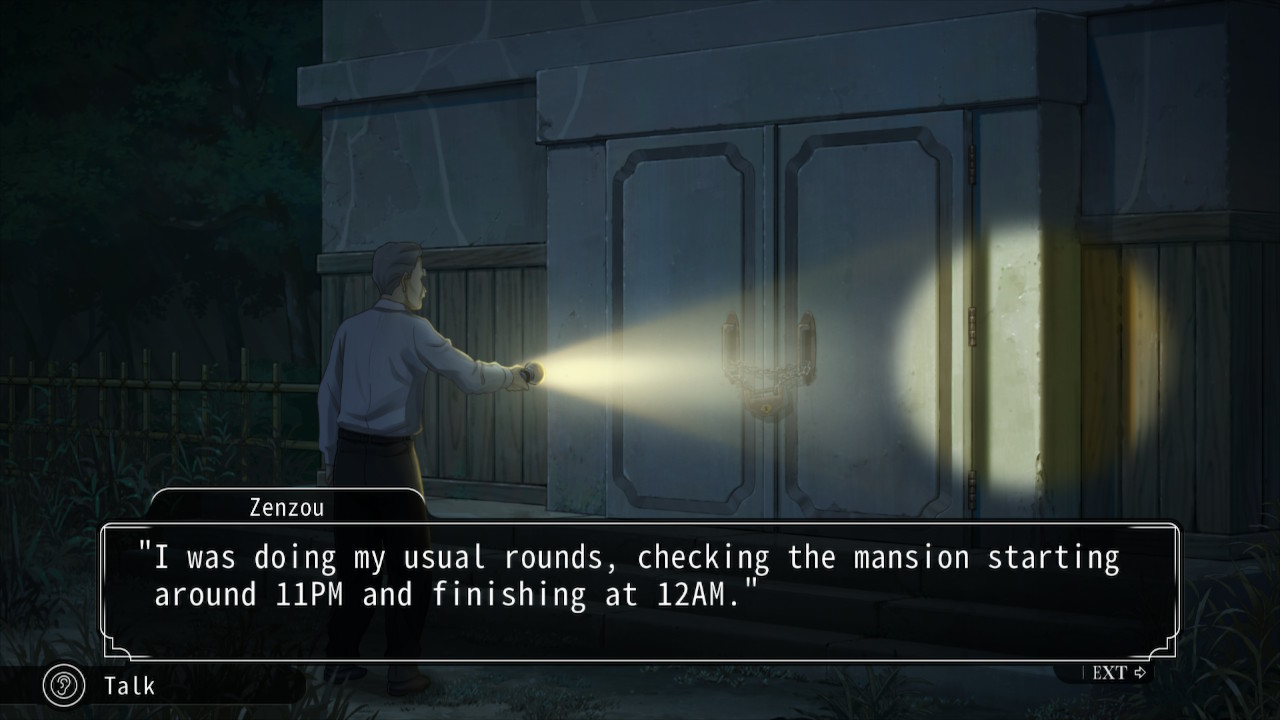Select the Talk command
This screenshot has height=720, width=1280.
point(128,686)
